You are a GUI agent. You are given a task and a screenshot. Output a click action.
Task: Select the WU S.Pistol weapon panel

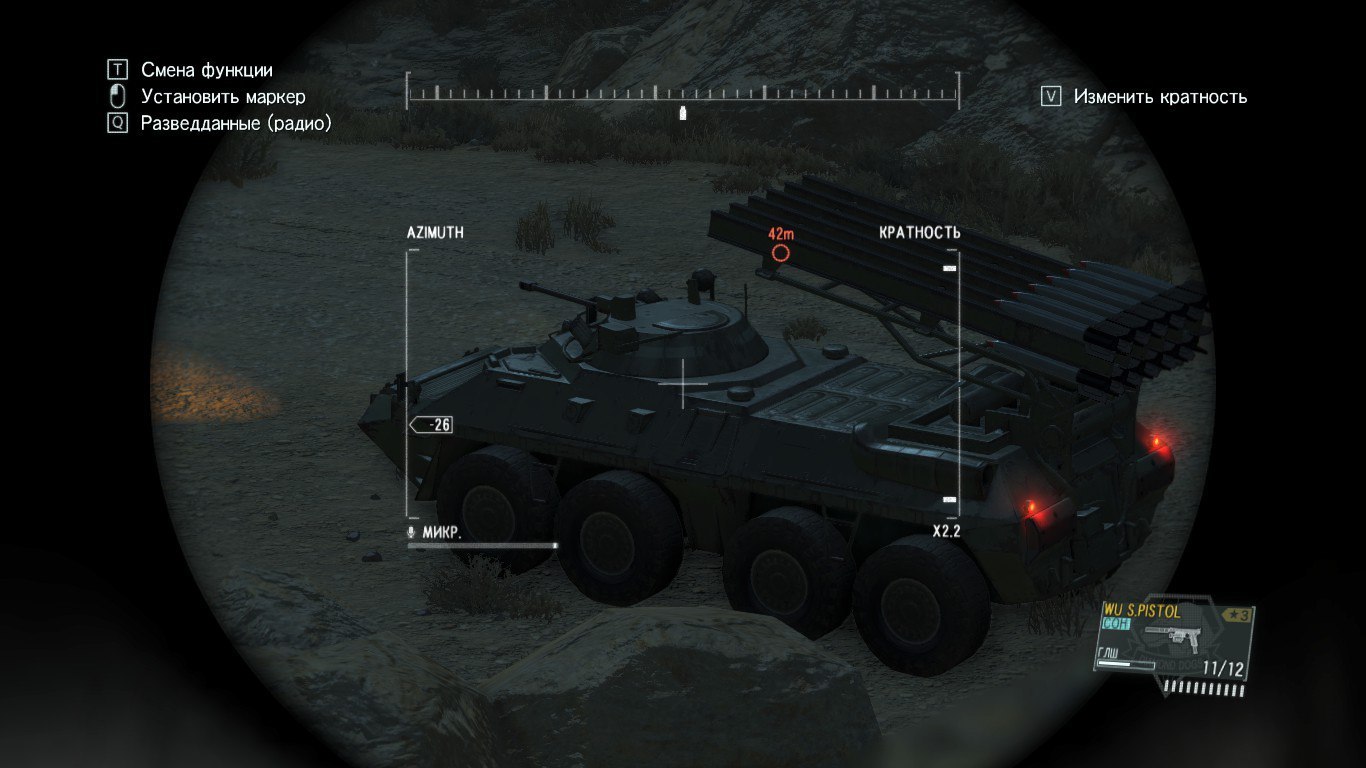coord(1175,640)
